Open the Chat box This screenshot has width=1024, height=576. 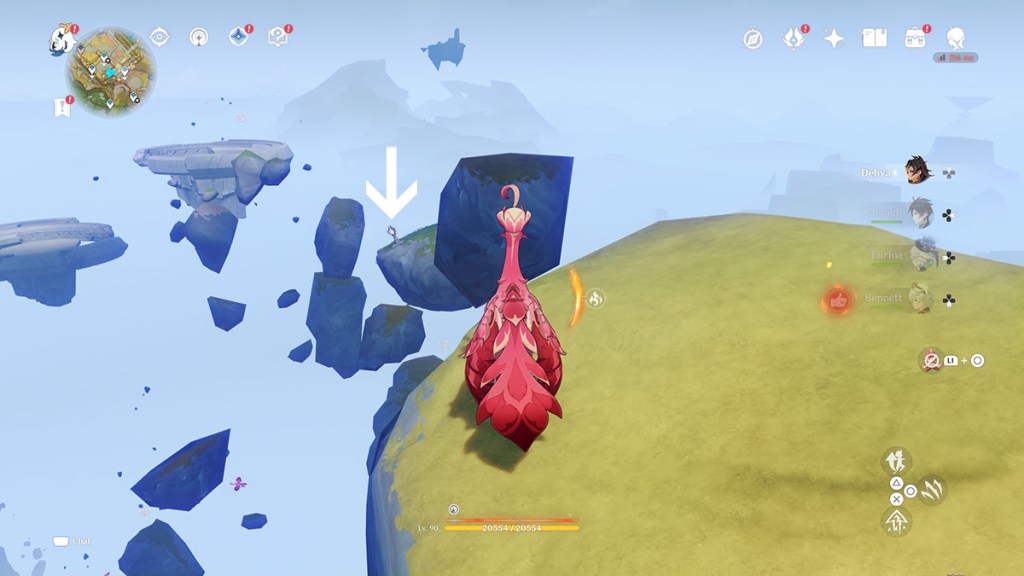pos(62,541)
